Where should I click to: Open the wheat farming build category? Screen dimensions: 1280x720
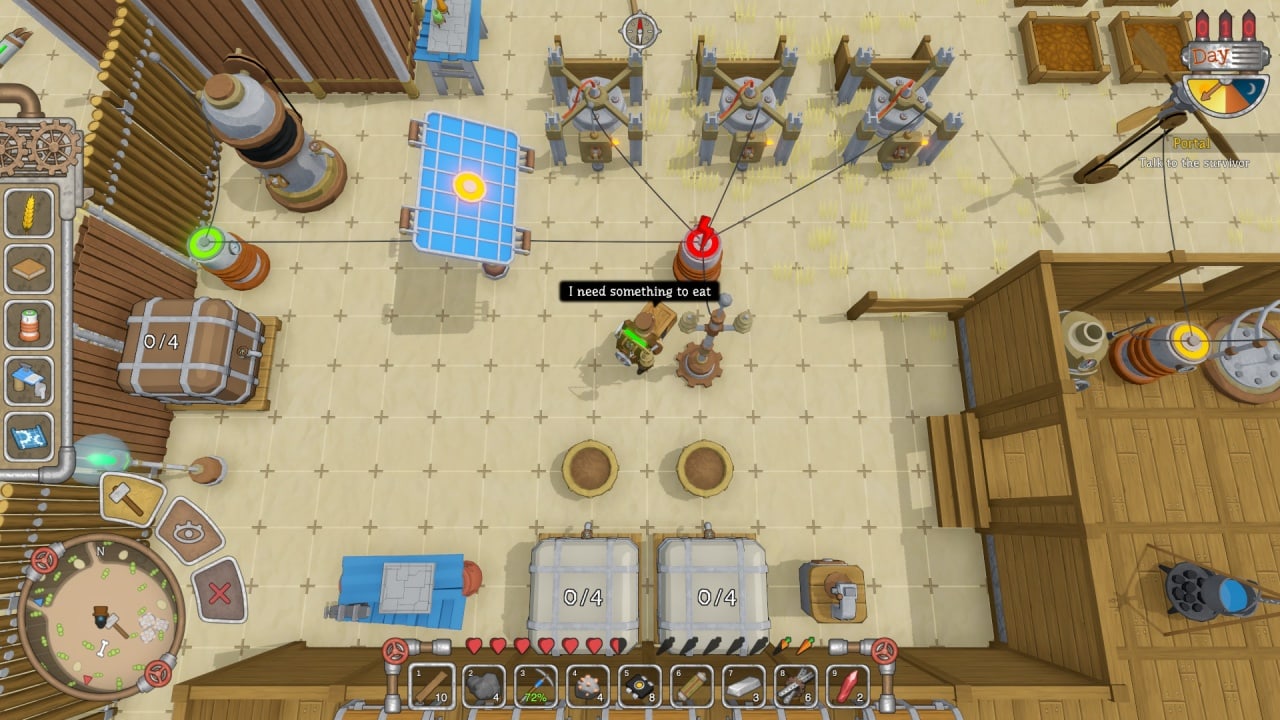pos(29,212)
